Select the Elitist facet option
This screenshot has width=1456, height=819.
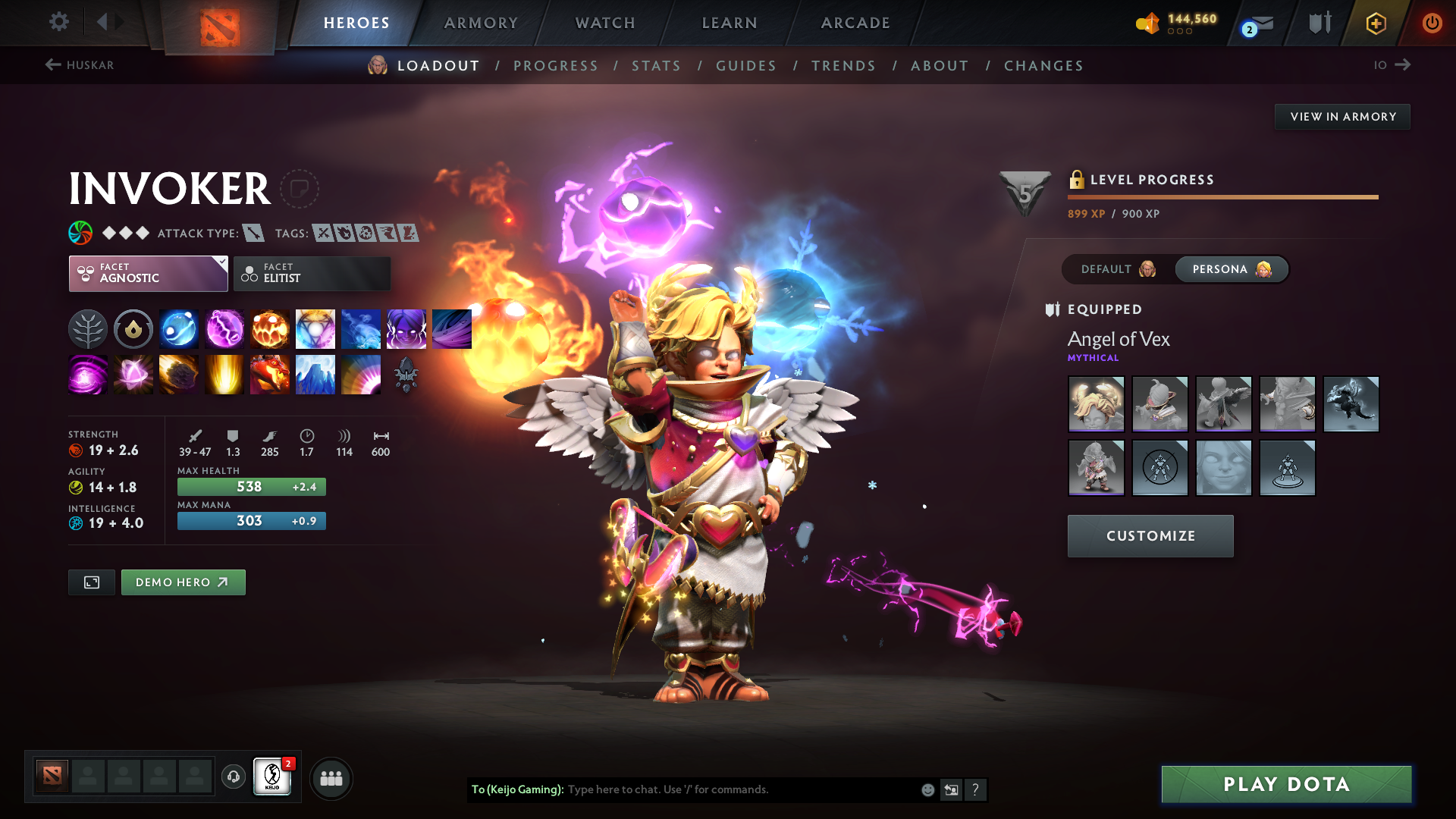[x=312, y=273]
